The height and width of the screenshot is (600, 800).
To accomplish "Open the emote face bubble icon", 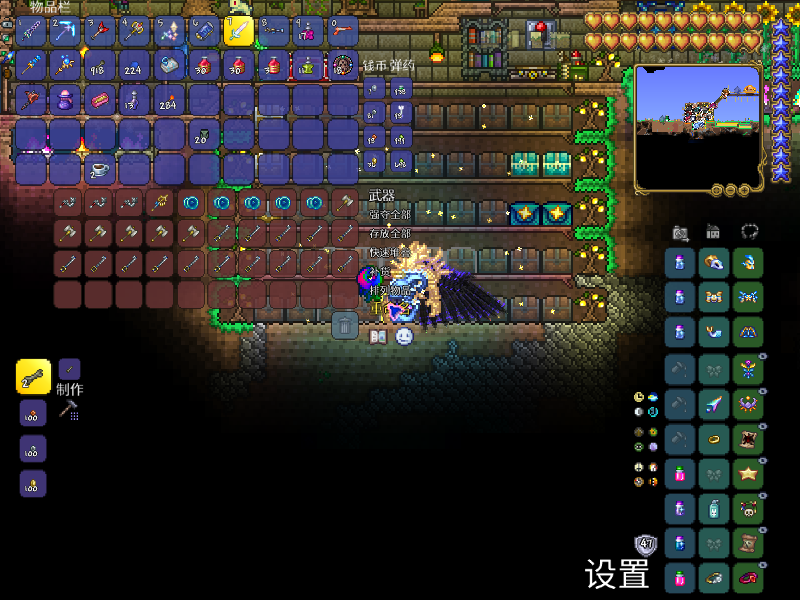I will point(403,337).
